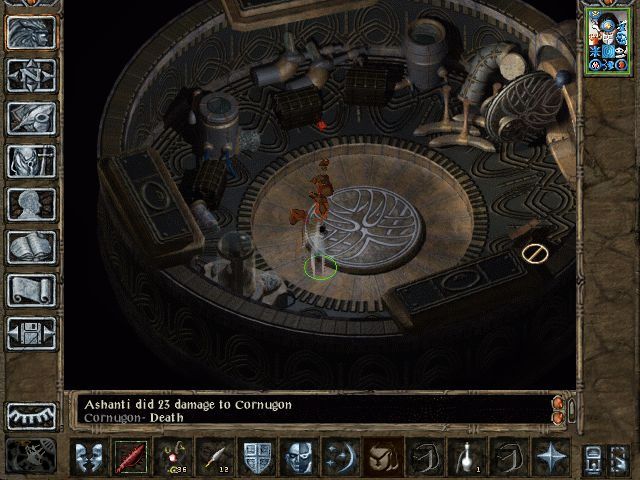This screenshot has height=480, width=640.
Task: Click the return-to-game button at sidebar top
Action: point(31,32)
